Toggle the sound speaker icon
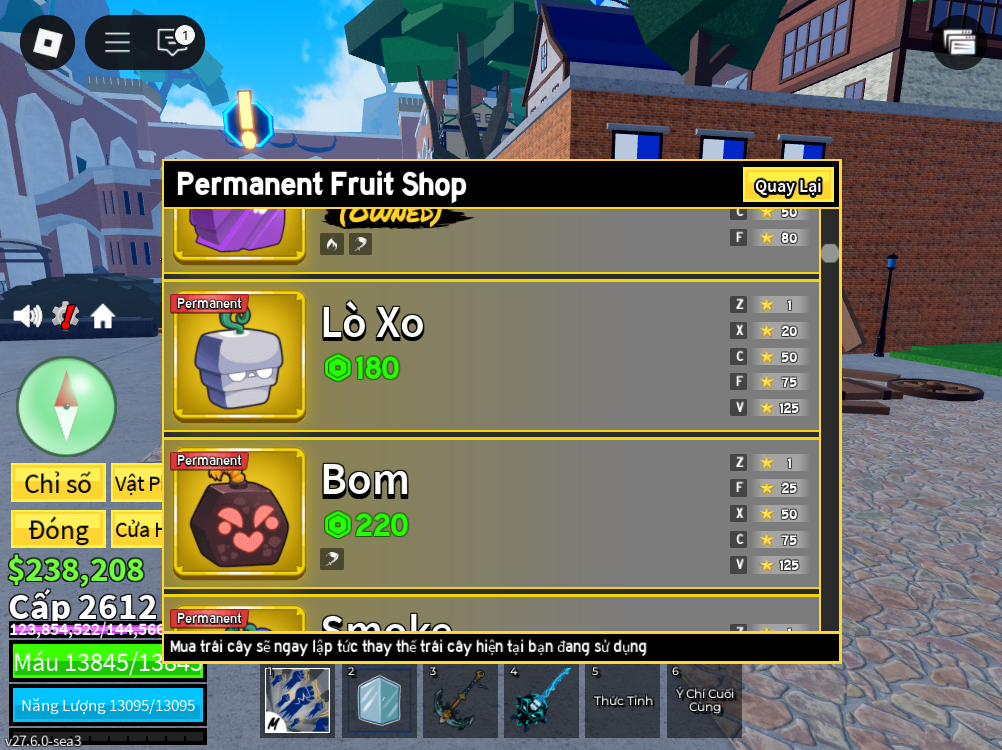 [x=27, y=316]
